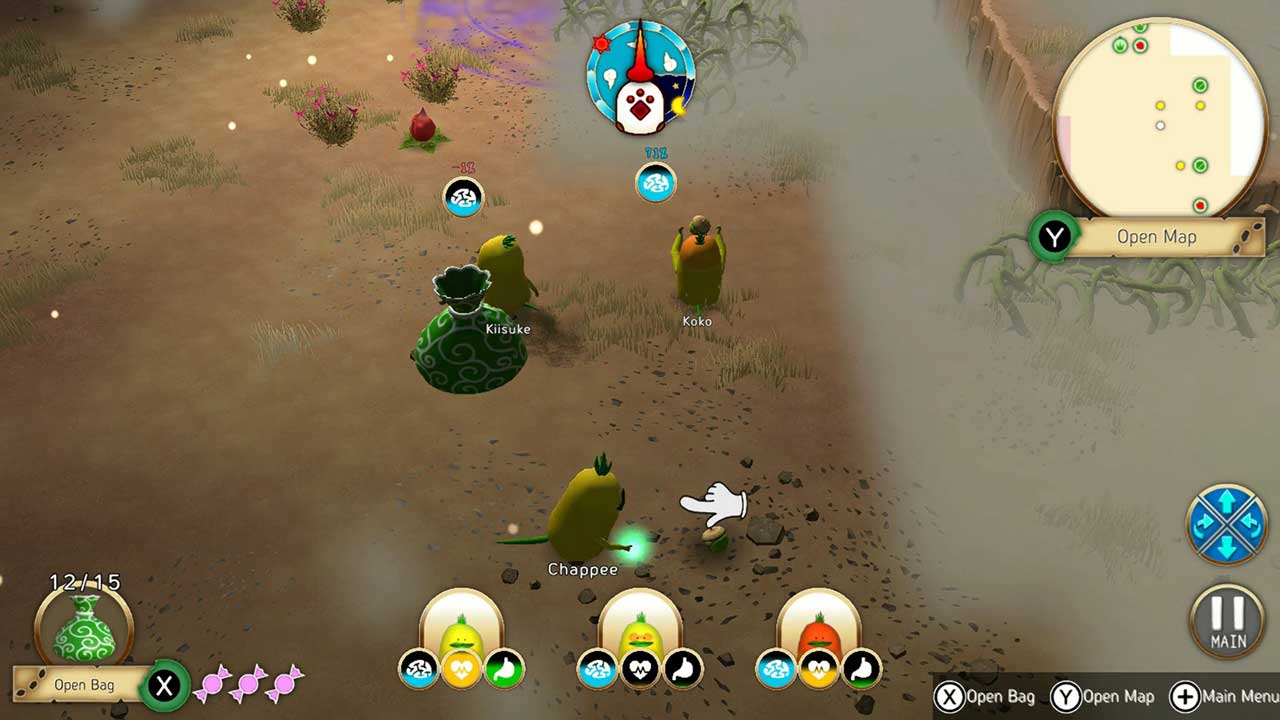Pause with the MAIN button

click(1227, 622)
